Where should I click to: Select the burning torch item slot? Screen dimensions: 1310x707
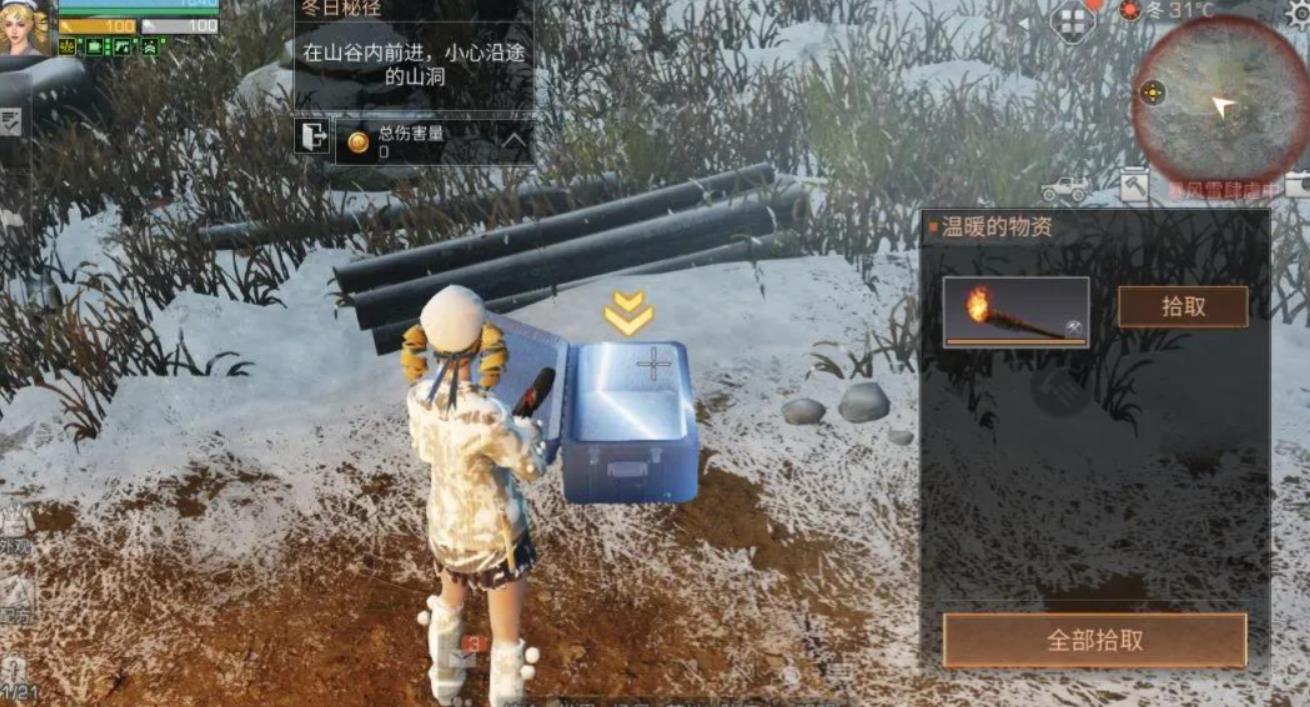[1015, 312]
